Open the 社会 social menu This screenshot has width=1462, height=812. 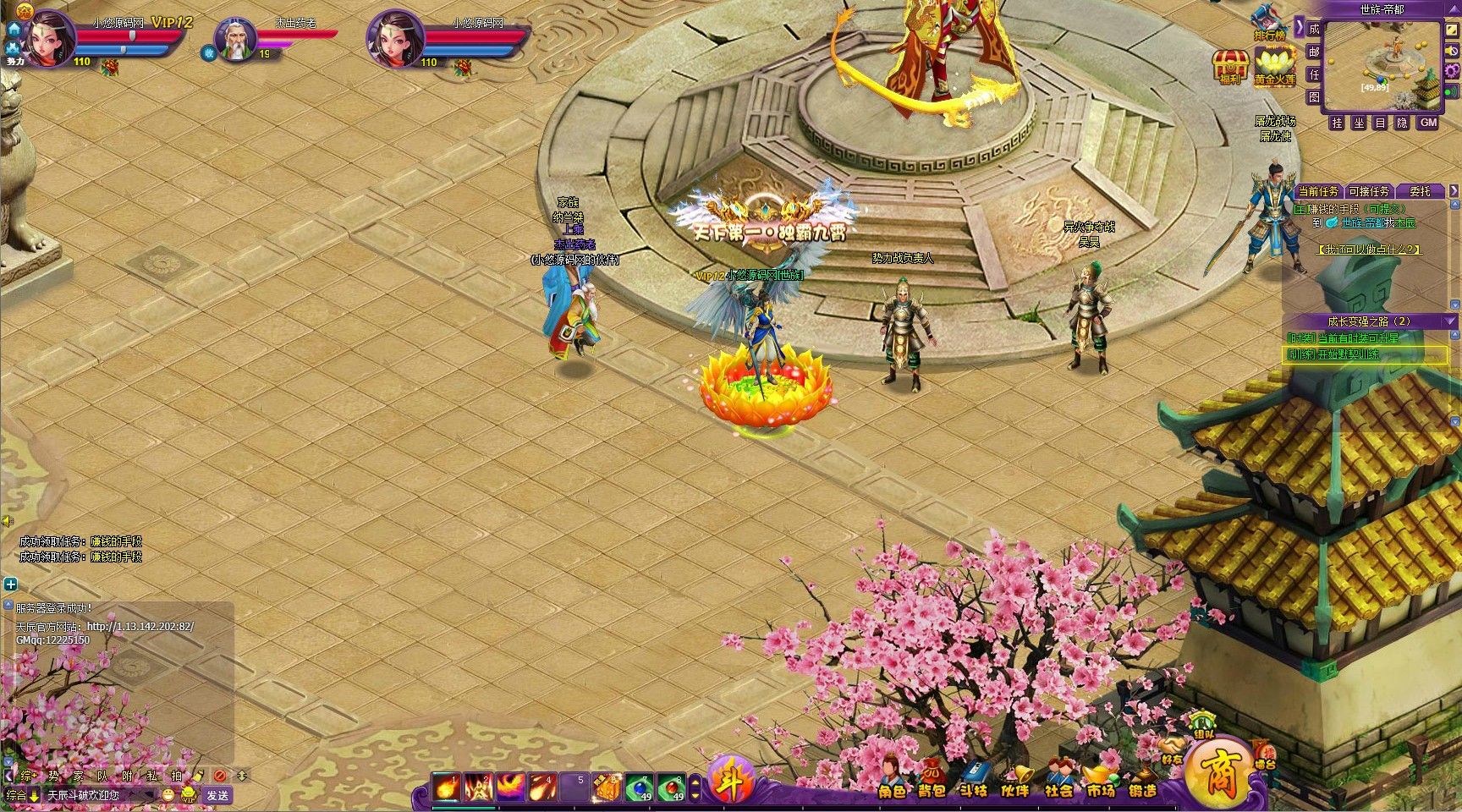(x=1058, y=780)
